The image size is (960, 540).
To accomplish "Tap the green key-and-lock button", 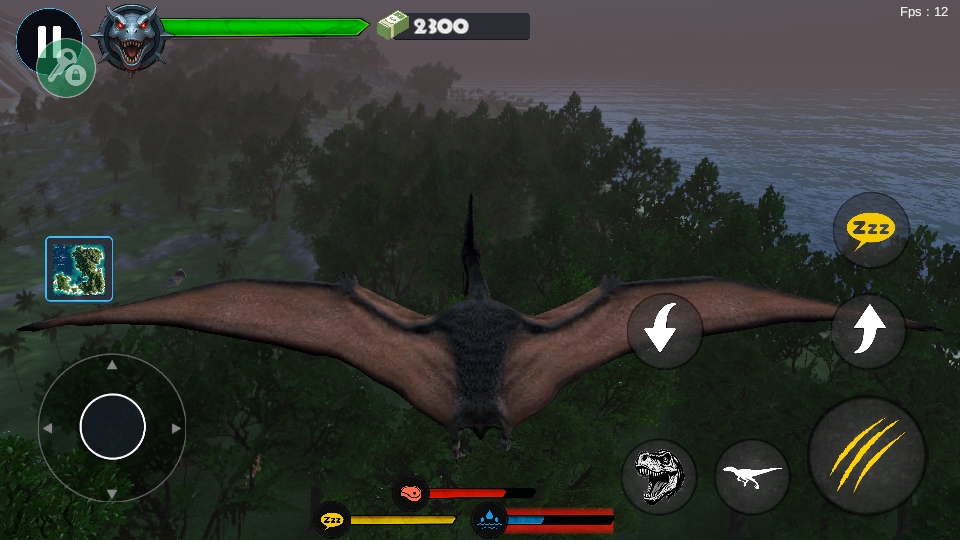I will tap(67, 69).
